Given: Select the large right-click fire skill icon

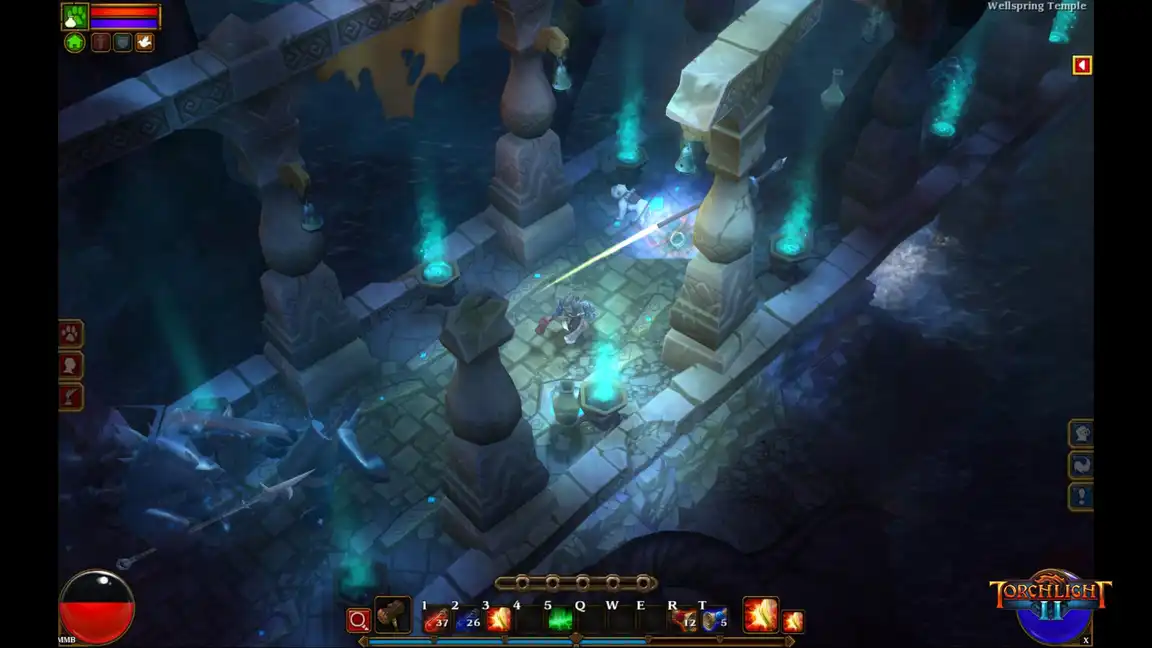Looking at the screenshot, I should click(760, 615).
